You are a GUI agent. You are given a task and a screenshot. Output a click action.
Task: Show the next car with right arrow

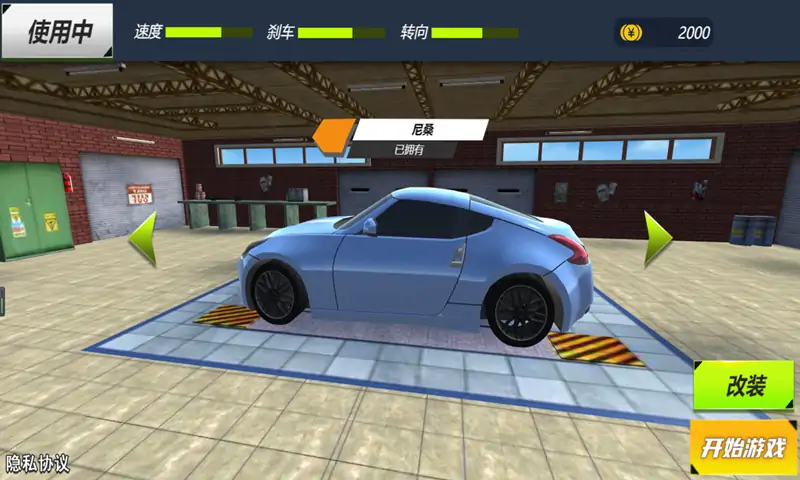pyautogui.click(x=656, y=238)
